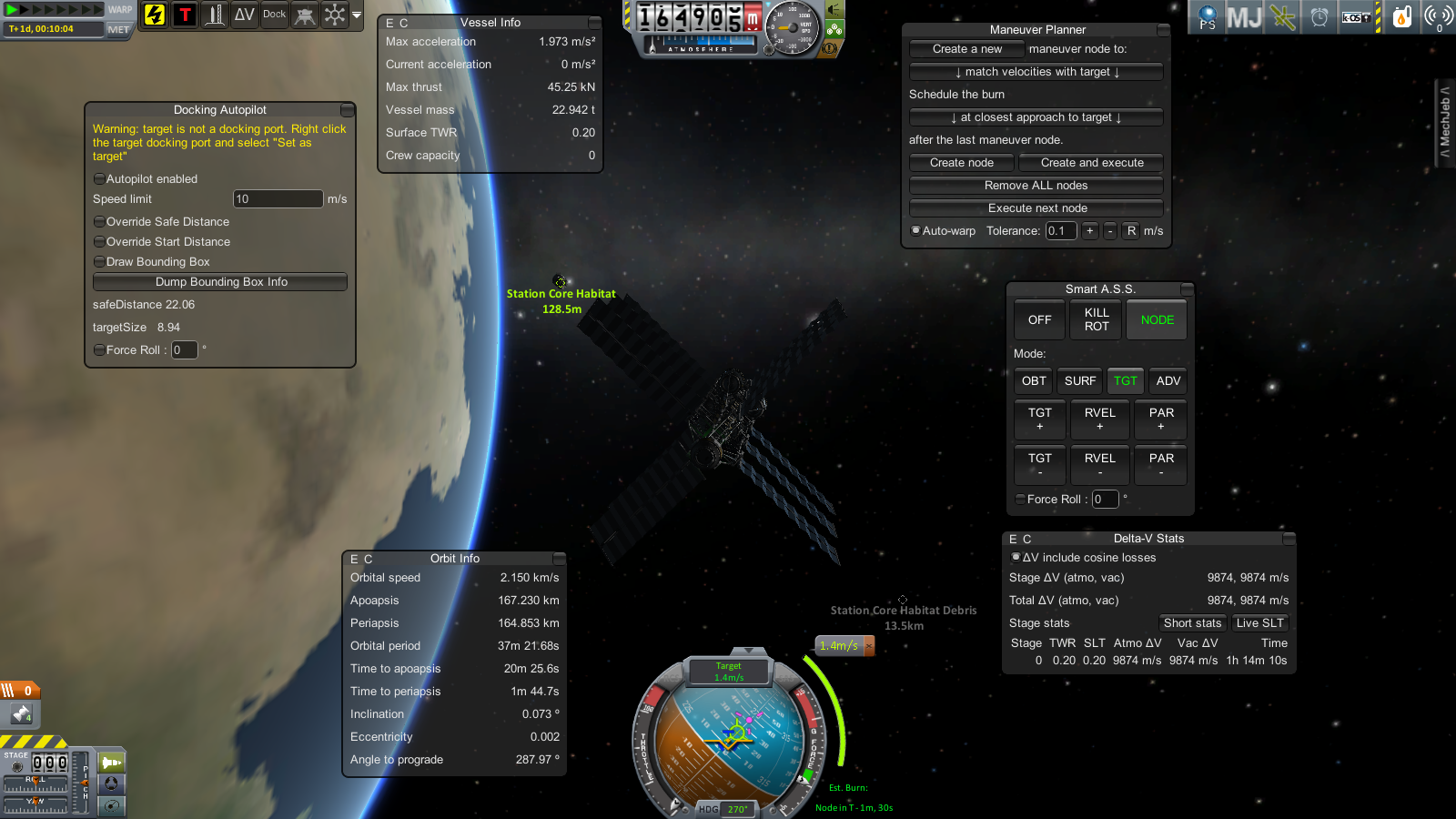
Task: Select the NODE attitude button
Action: tap(1157, 319)
